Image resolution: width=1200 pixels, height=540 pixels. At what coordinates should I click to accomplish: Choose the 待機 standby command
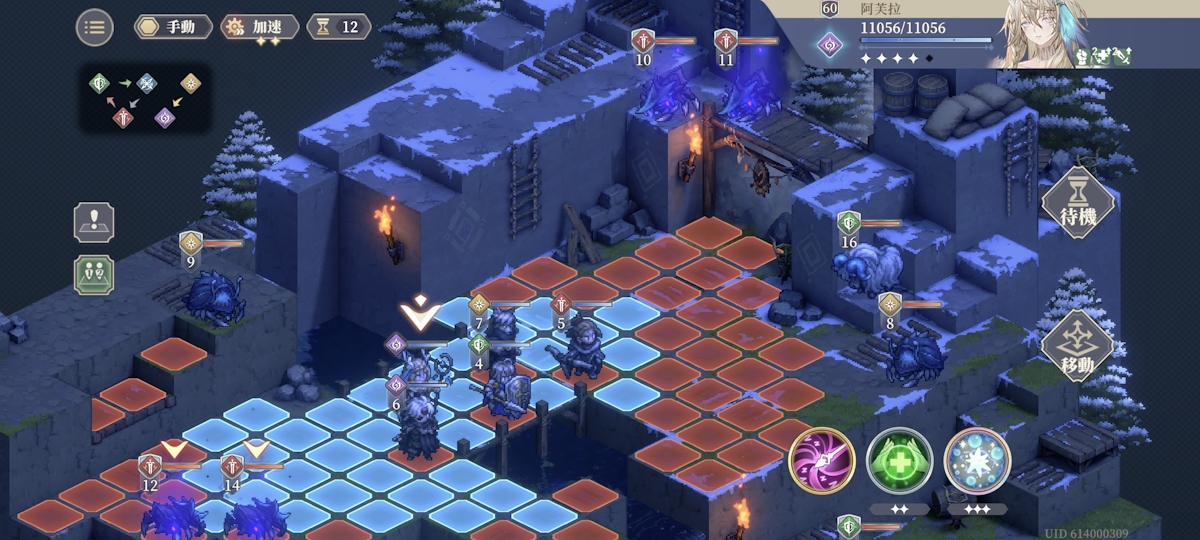(x=1077, y=203)
